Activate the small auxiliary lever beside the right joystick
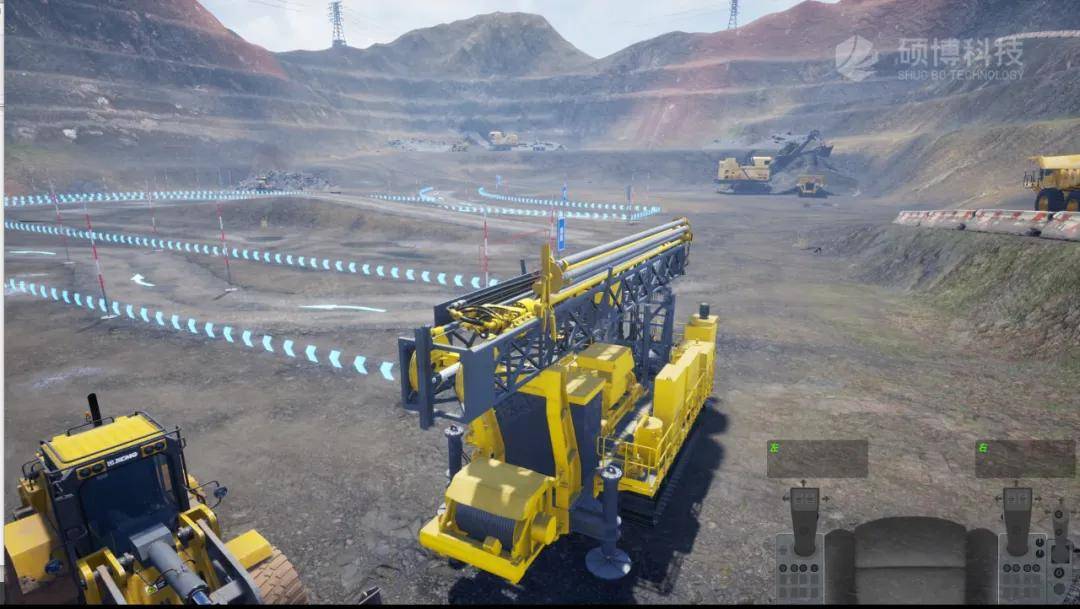The image size is (1080, 609). [1060, 522]
